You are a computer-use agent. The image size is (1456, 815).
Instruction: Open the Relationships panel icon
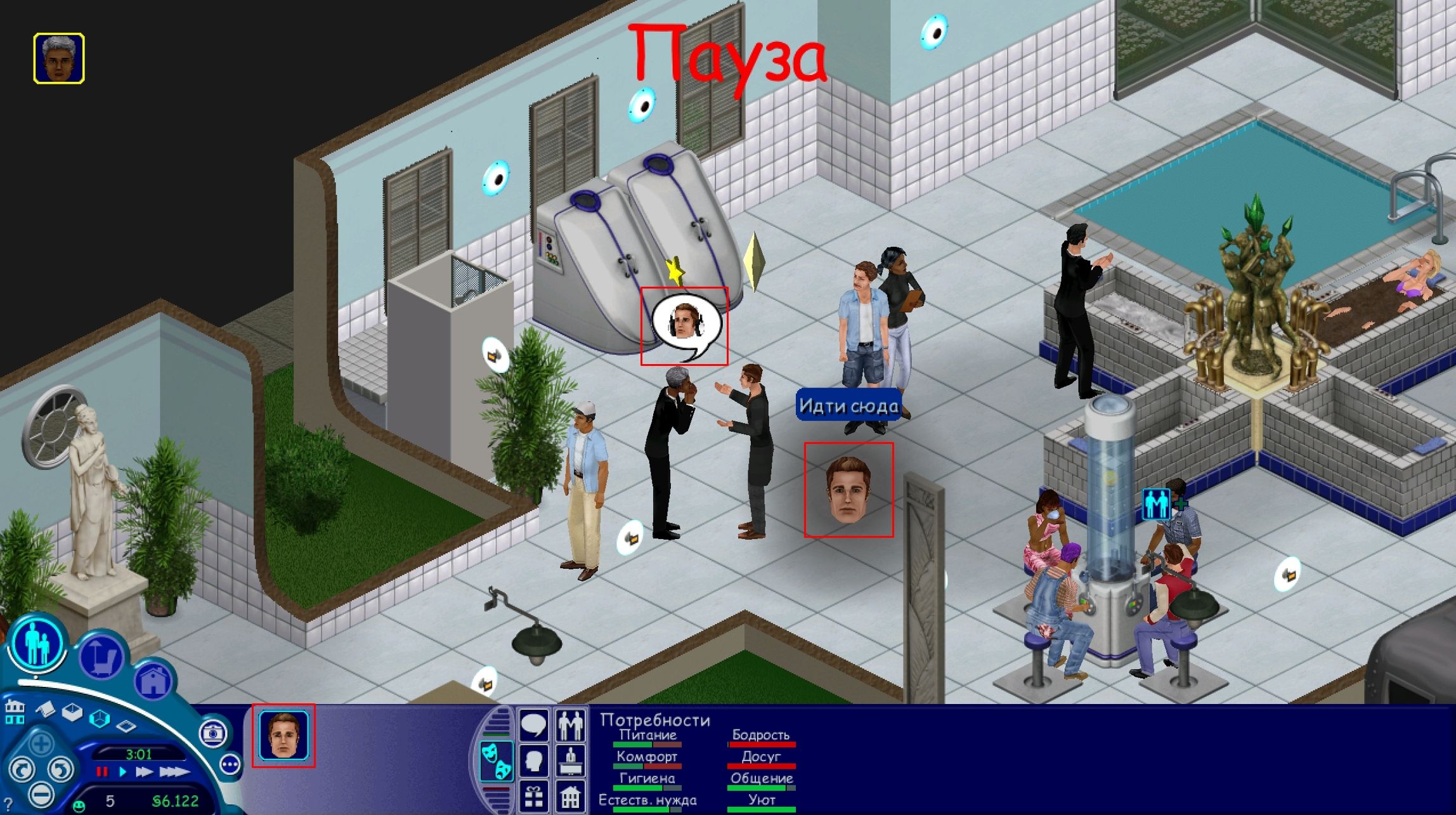(571, 724)
